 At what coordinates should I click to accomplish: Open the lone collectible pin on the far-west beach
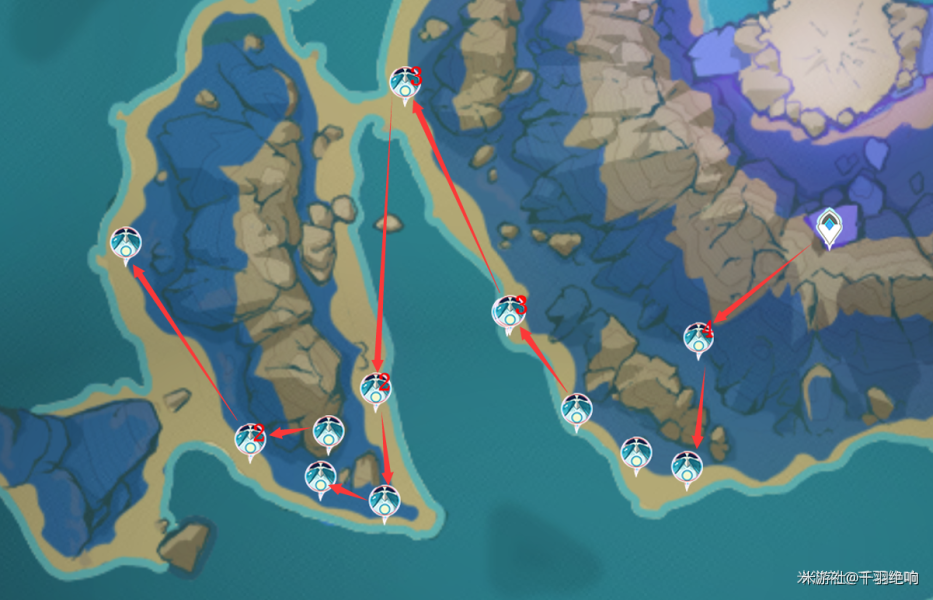point(125,243)
